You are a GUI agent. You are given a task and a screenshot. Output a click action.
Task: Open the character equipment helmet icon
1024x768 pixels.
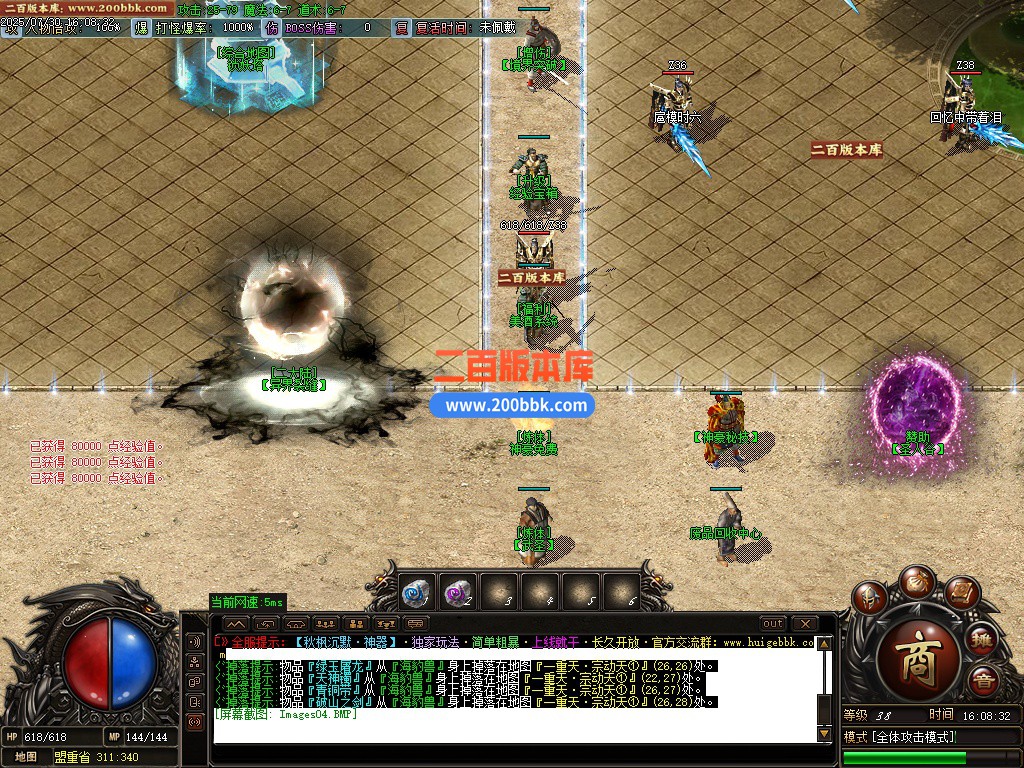(x=868, y=599)
